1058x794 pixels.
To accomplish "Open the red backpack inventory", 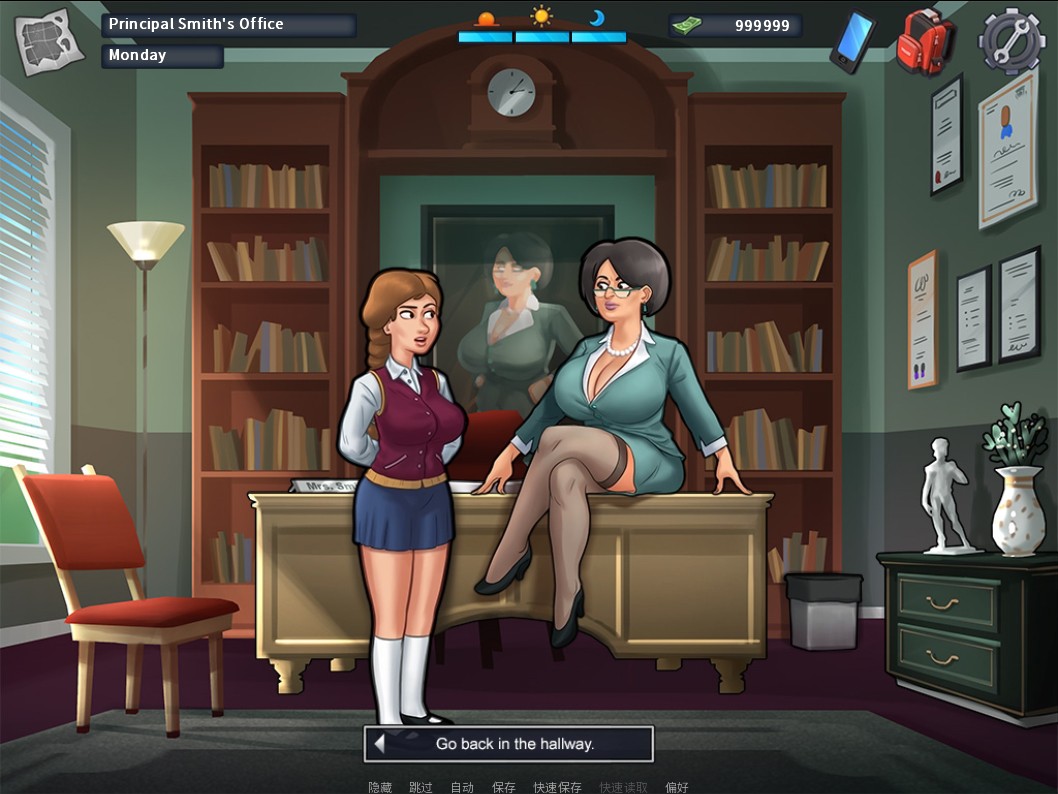I will pyautogui.click(x=925, y=42).
